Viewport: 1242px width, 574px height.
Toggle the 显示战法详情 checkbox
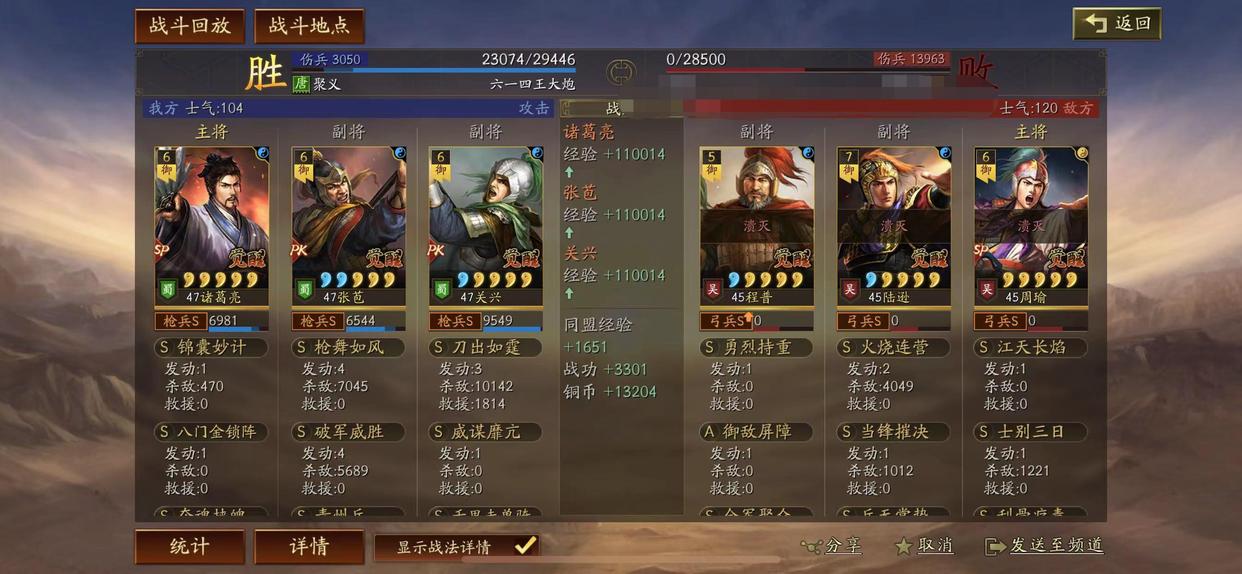coord(525,546)
